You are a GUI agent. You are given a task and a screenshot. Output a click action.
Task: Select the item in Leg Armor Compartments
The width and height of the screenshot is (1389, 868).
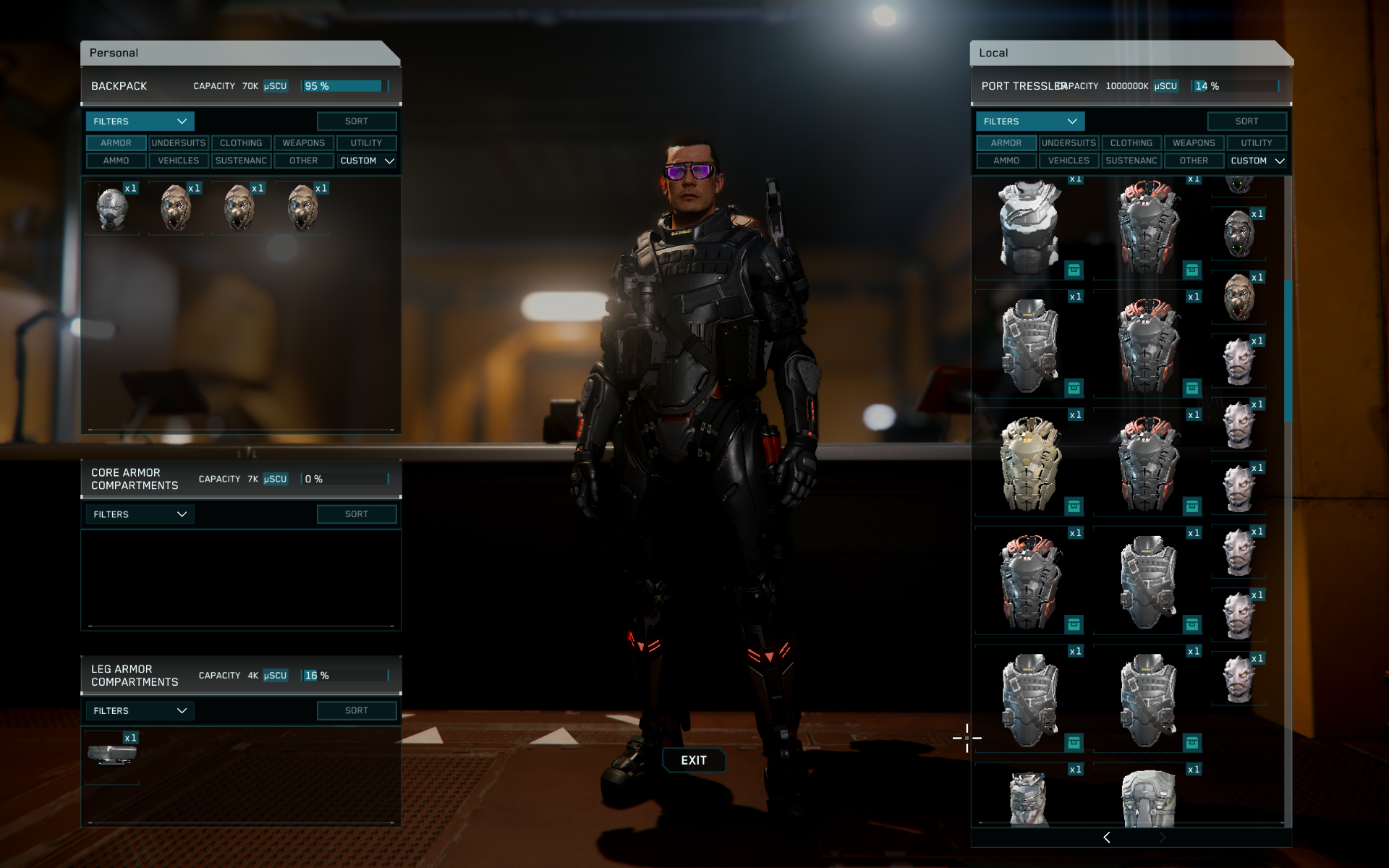pos(112,755)
